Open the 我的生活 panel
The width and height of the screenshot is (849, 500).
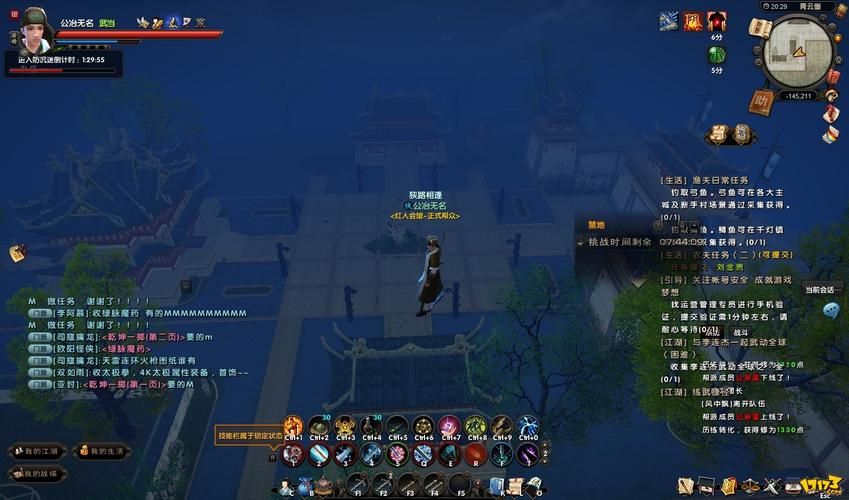point(102,452)
